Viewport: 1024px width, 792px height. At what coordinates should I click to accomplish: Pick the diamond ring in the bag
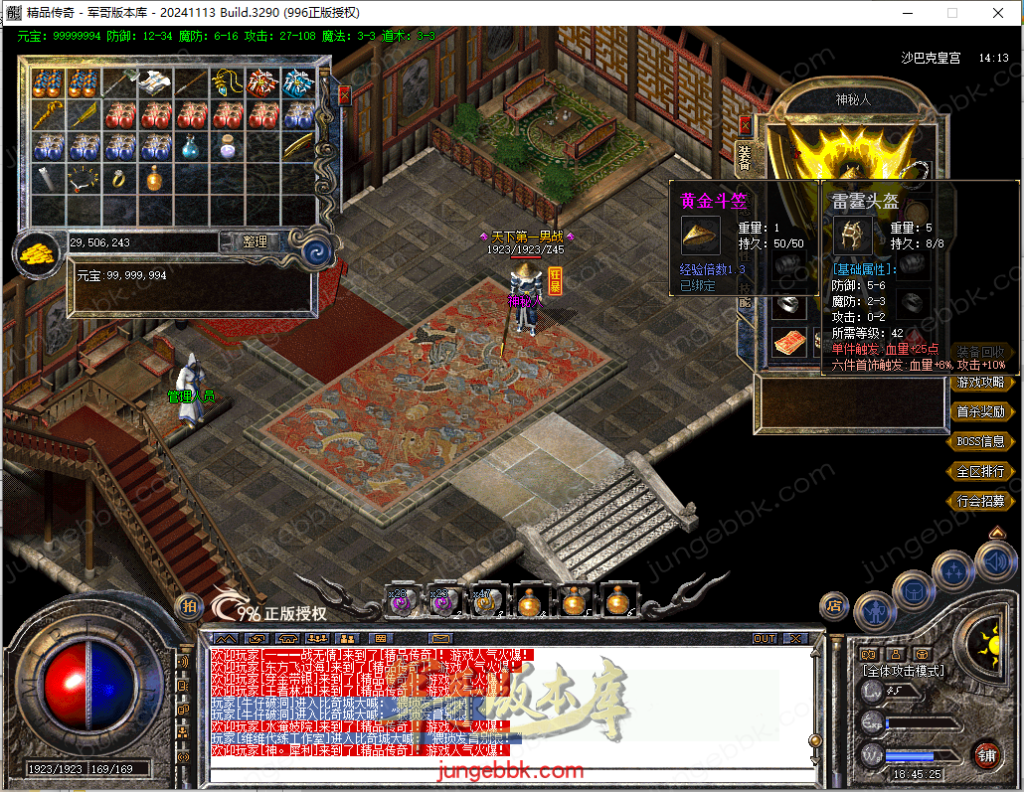(120, 180)
